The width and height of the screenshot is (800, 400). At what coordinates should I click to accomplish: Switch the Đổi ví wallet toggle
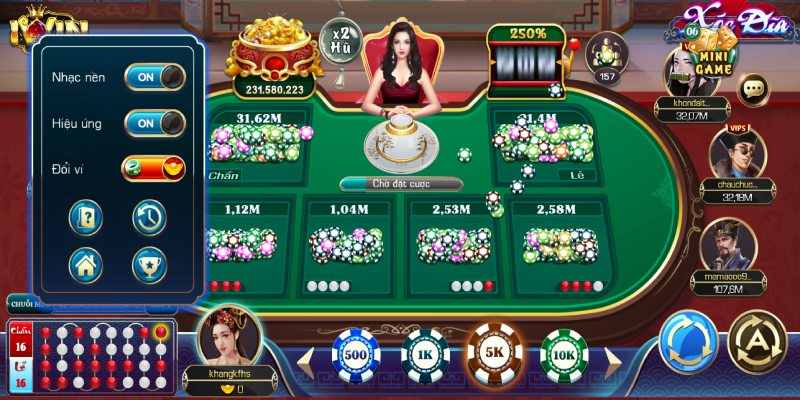point(154,169)
